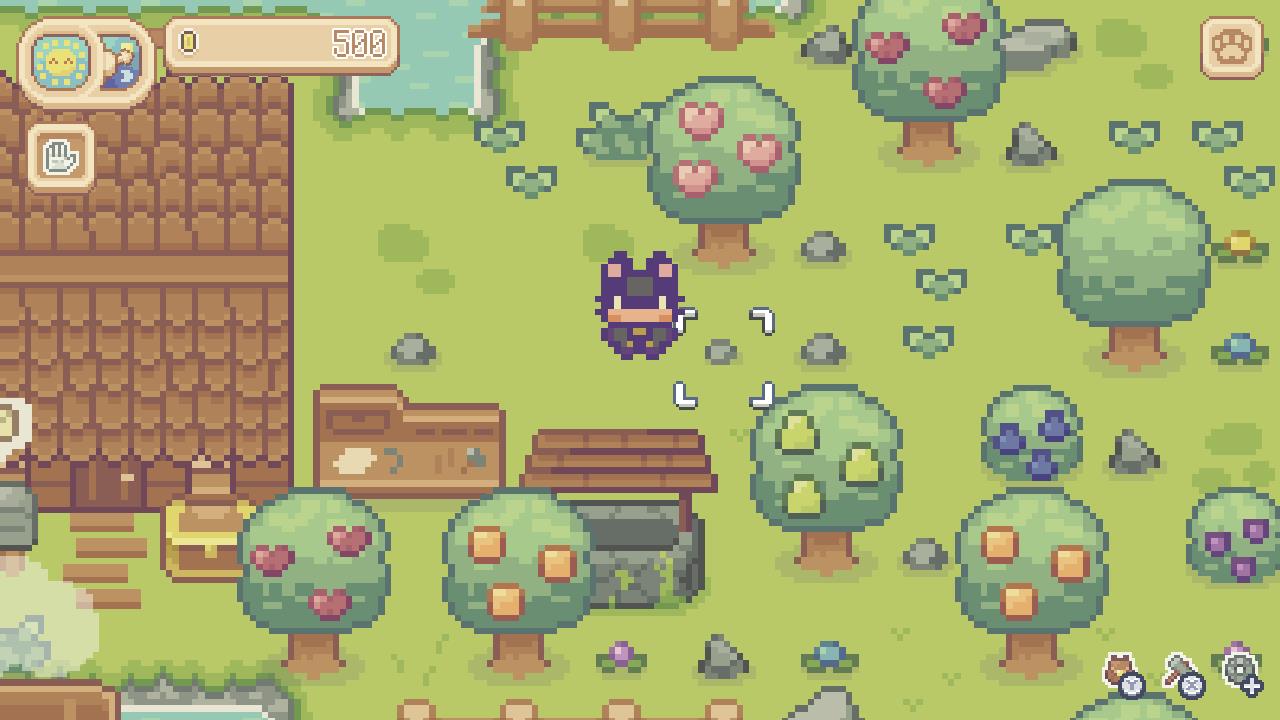
Task: Click the animal face icon in the bottom-right
Action: [1118, 668]
